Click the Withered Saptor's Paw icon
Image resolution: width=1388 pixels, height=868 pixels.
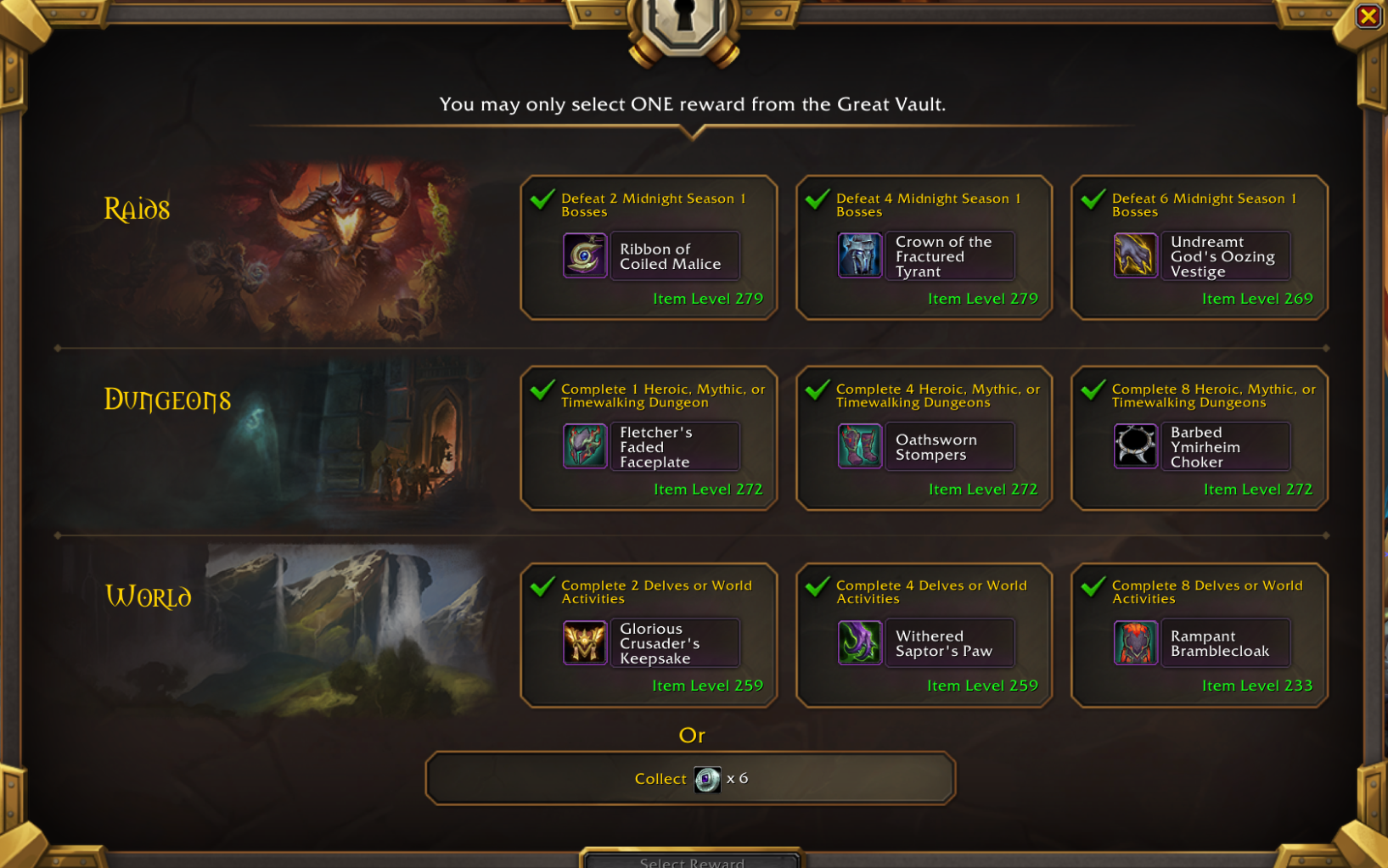[x=859, y=642]
